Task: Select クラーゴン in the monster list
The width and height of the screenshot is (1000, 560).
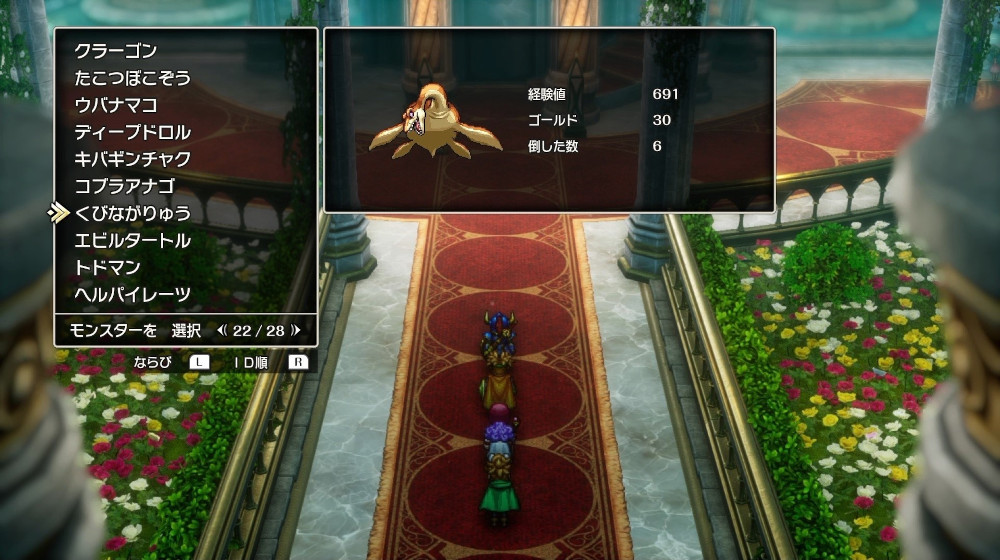Action: (x=116, y=51)
